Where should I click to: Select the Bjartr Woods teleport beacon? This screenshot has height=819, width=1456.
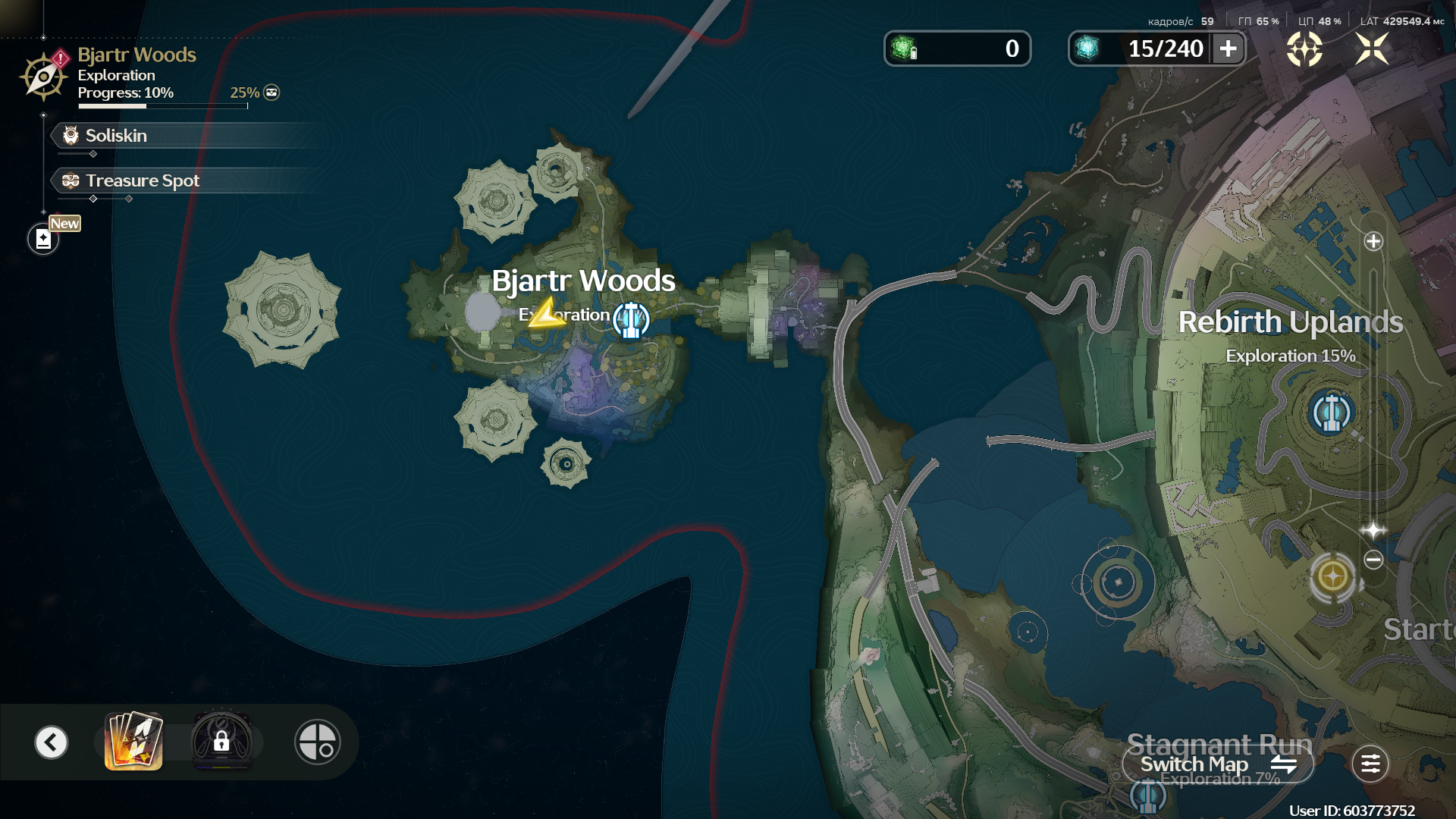(631, 320)
